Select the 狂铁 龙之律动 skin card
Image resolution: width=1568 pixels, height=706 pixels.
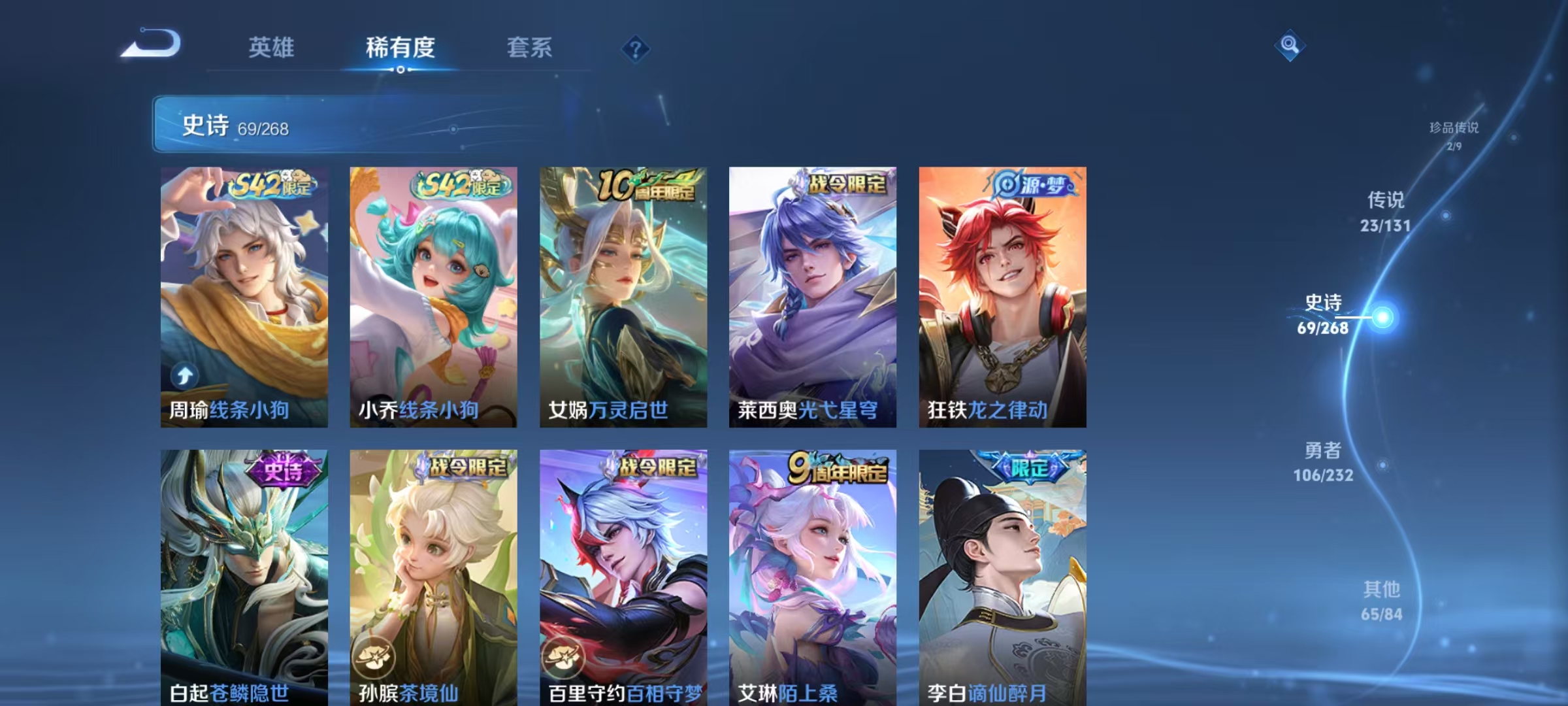coord(1002,297)
